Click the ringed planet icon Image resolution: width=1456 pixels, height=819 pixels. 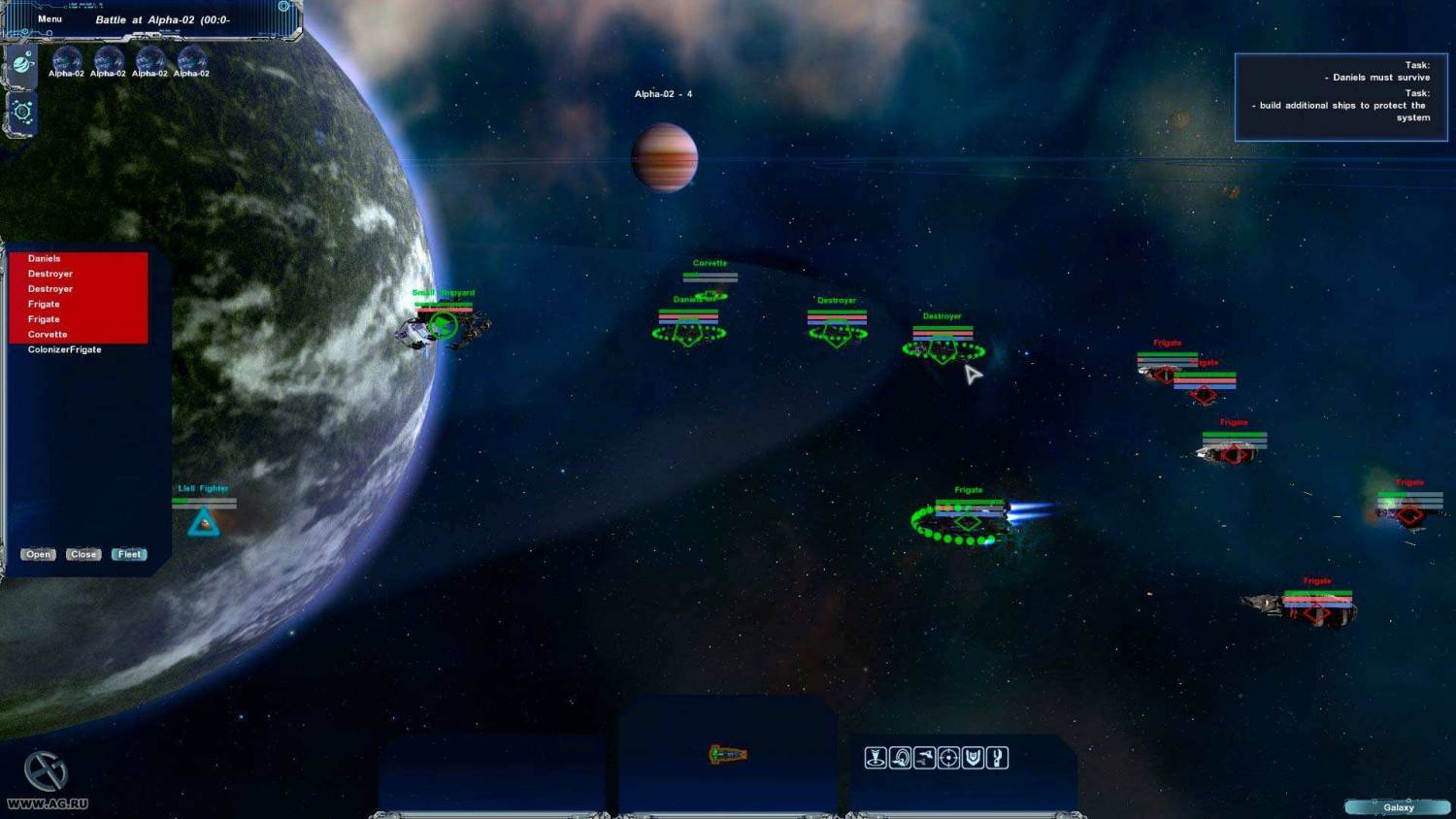(22, 66)
